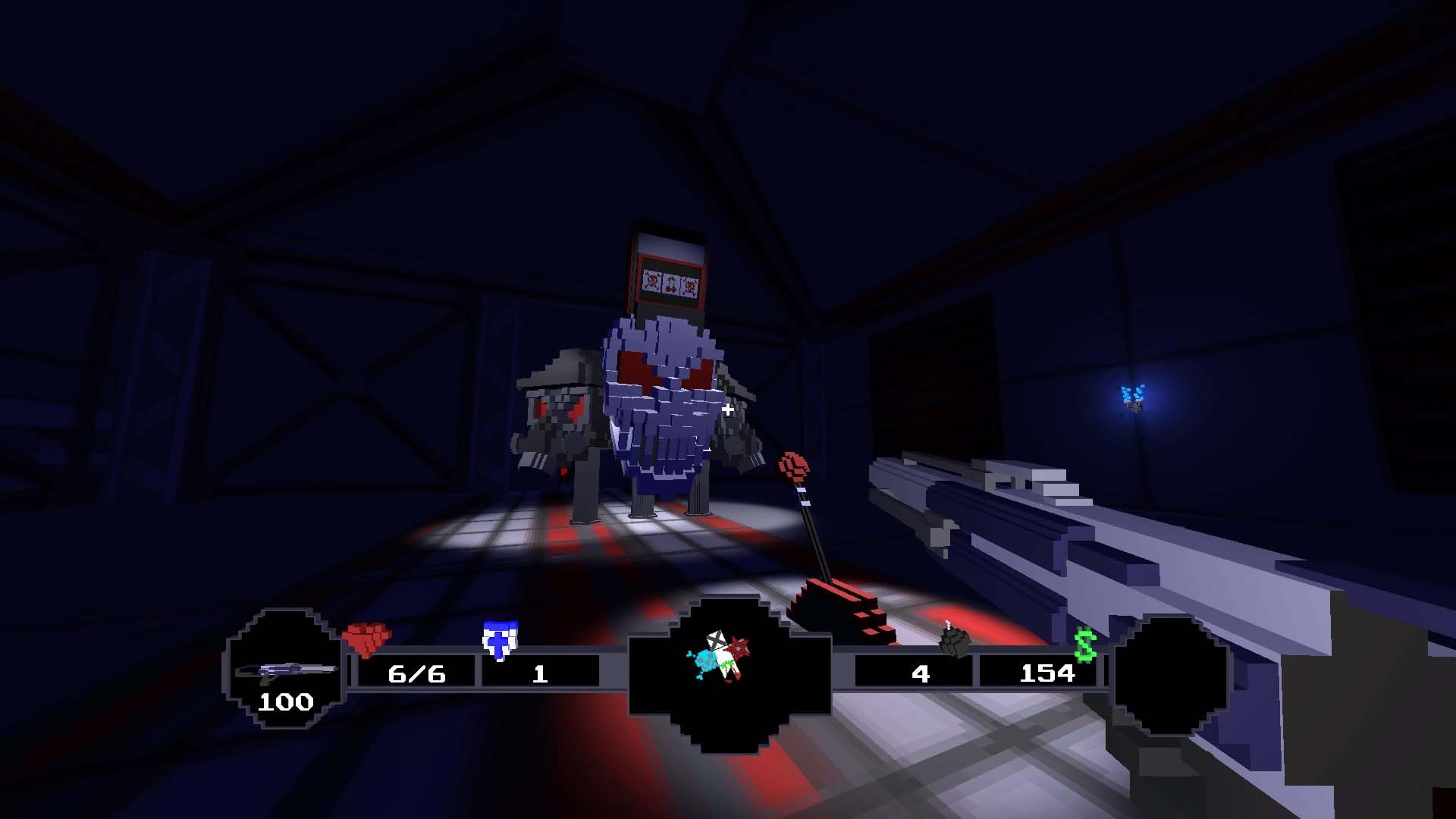Click the right skull symbol on the slot reel
Screen dimensions: 1456x819
pos(690,286)
